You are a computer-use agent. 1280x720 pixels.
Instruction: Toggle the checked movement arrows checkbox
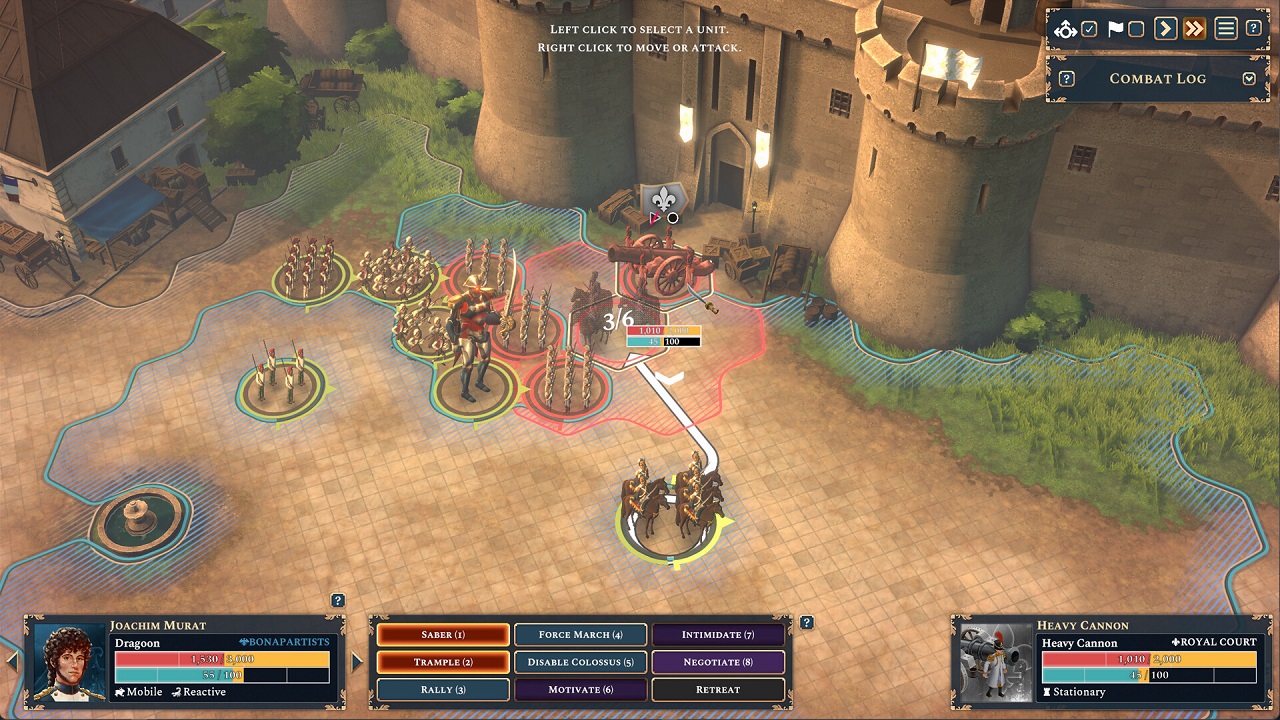coord(1090,29)
